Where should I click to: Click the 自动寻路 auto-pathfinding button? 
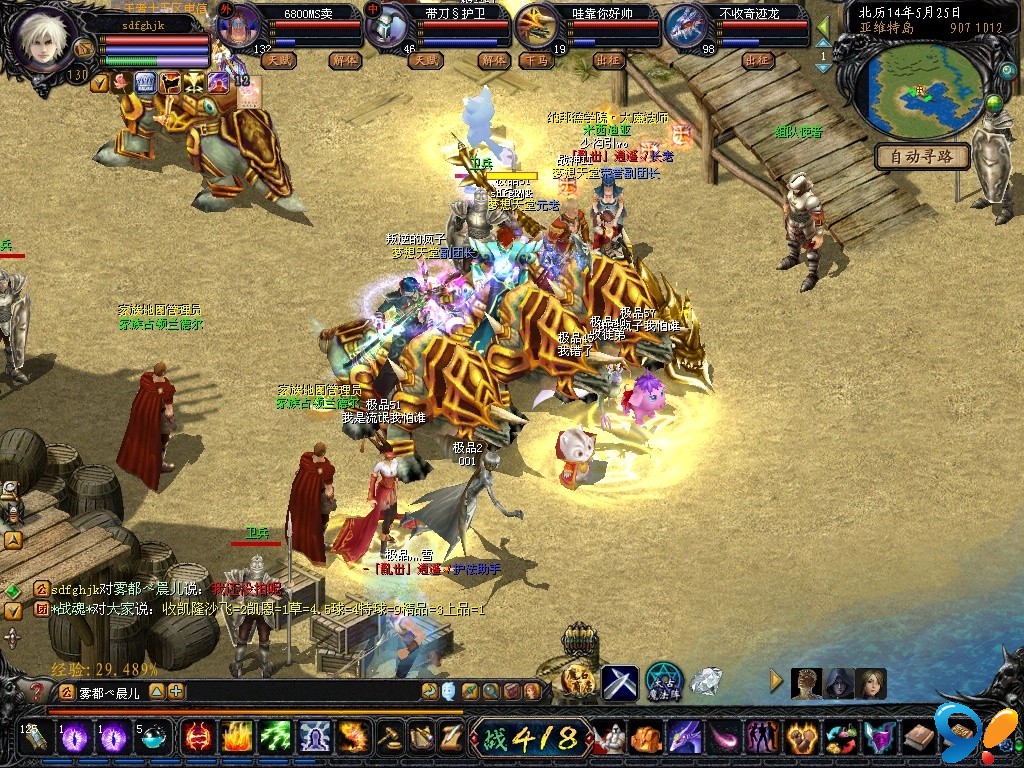point(923,156)
